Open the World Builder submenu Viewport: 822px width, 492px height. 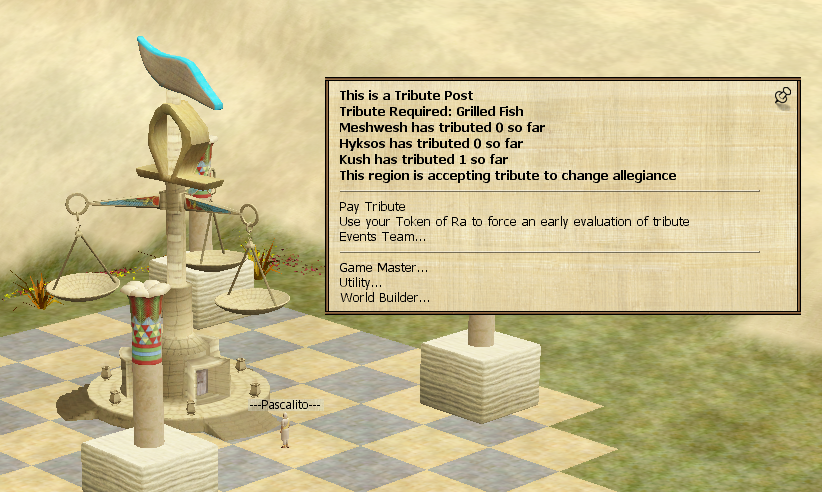[384, 298]
